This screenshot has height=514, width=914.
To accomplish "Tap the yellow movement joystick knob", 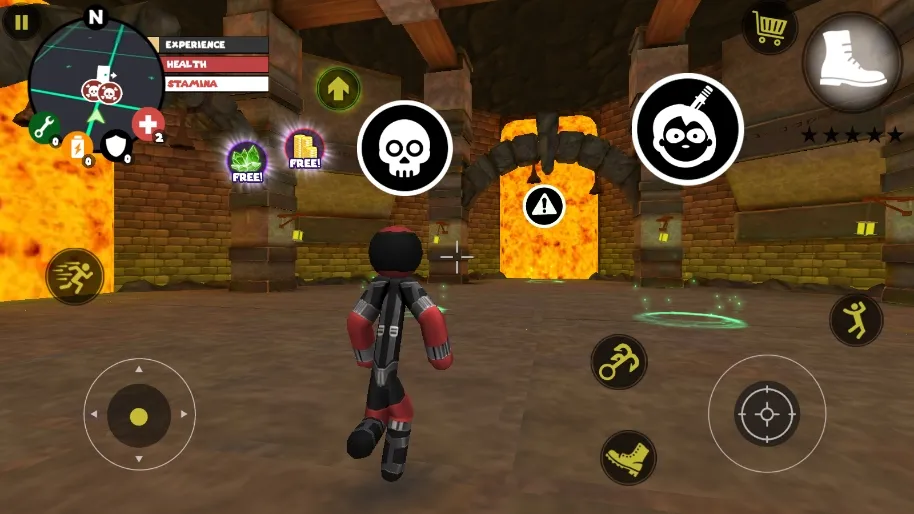I will point(139,415).
